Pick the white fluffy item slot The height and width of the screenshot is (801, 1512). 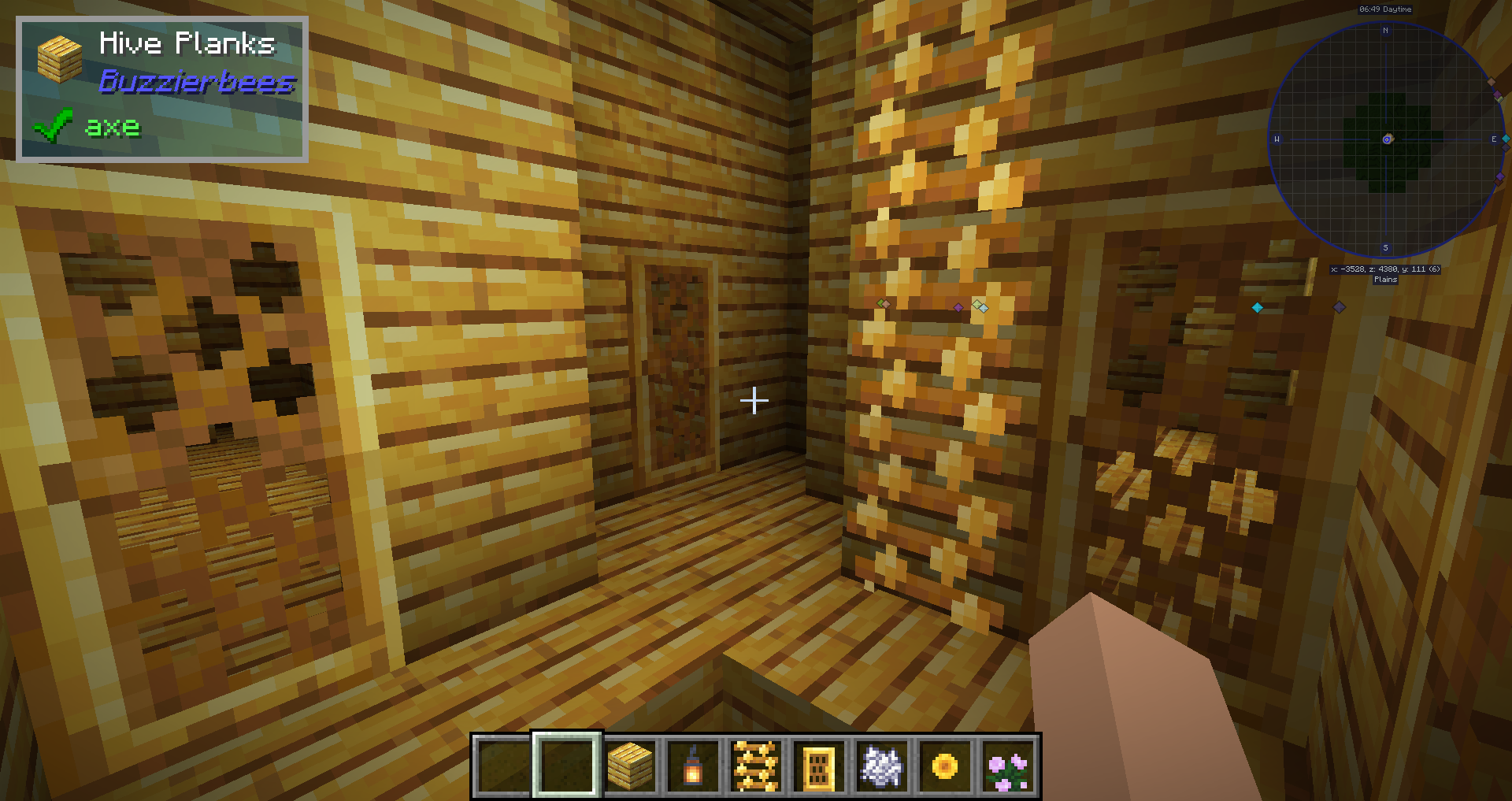pos(882,766)
